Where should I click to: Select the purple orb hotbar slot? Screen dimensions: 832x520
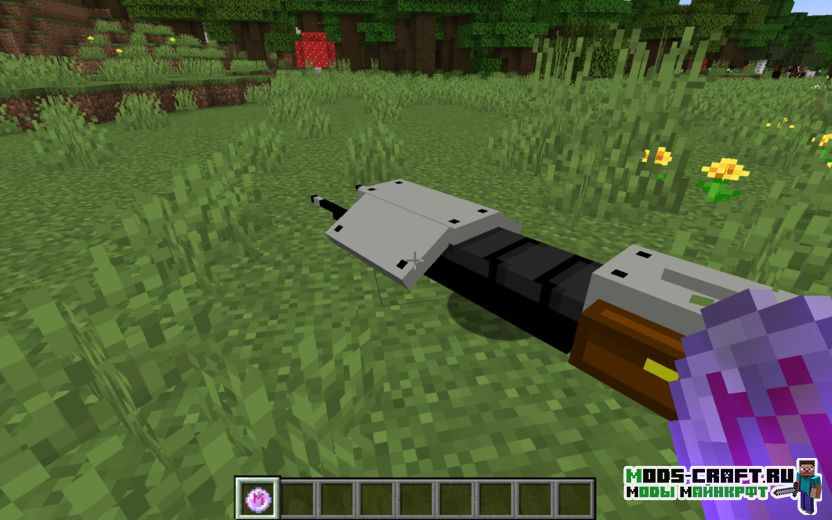255,498
